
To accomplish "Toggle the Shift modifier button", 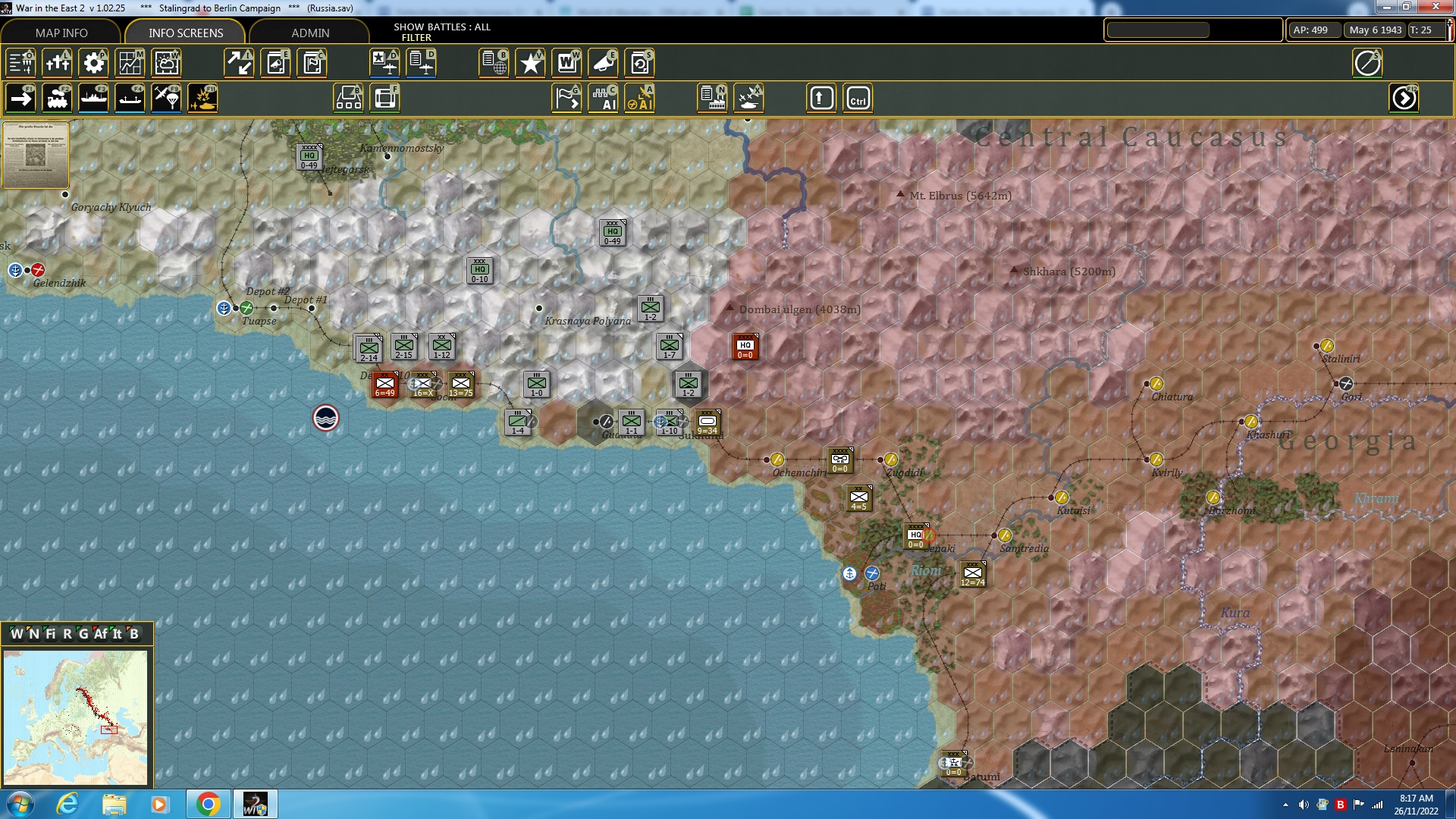I will (x=821, y=98).
